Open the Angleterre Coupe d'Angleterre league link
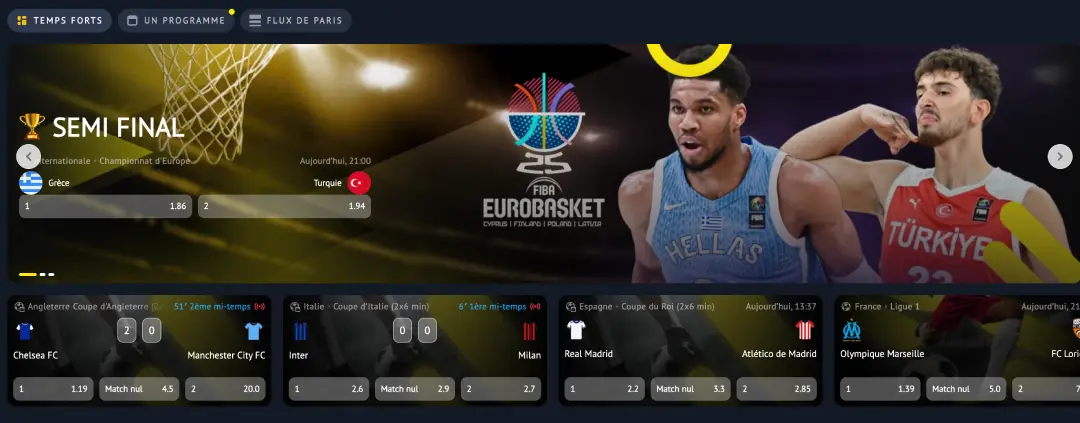The height and width of the screenshot is (423, 1080). coord(88,306)
